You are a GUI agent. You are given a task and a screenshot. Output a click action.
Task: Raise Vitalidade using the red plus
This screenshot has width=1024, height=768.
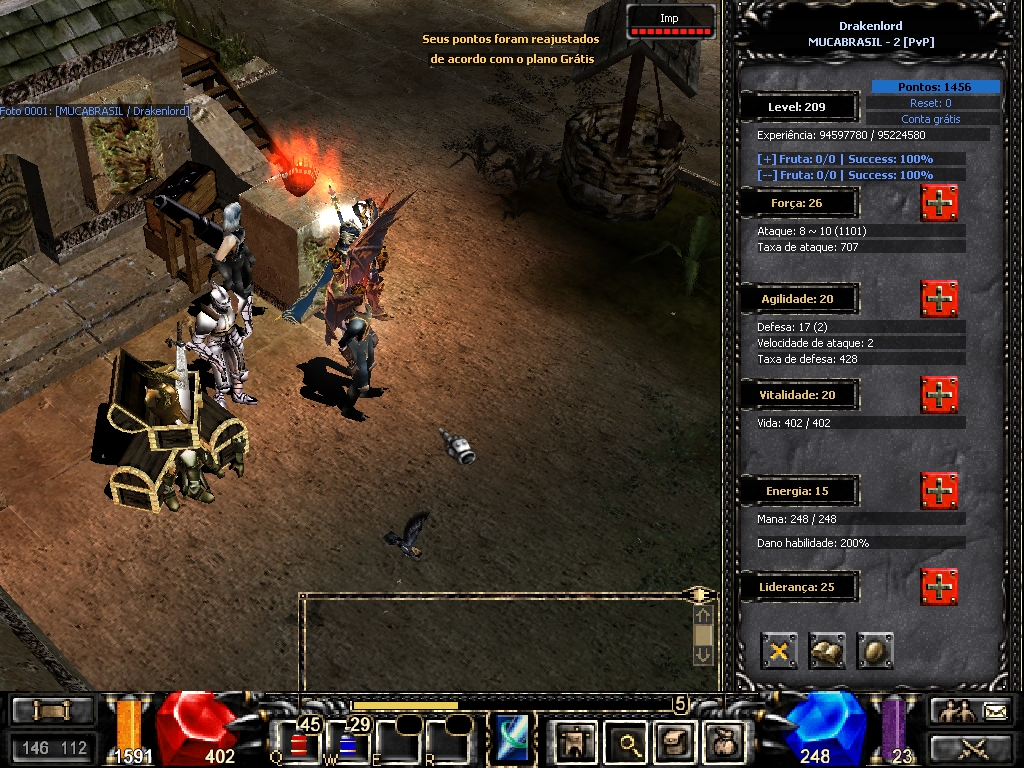pyautogui.click(x=939, y=395)
